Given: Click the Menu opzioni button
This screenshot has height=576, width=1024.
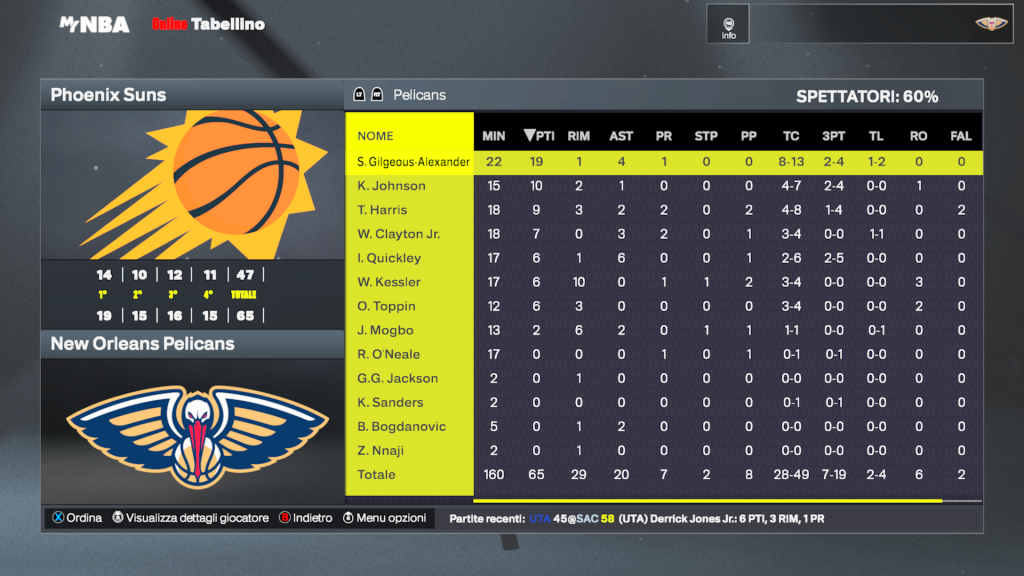Looking at the screenshot, I should (386, 518).
